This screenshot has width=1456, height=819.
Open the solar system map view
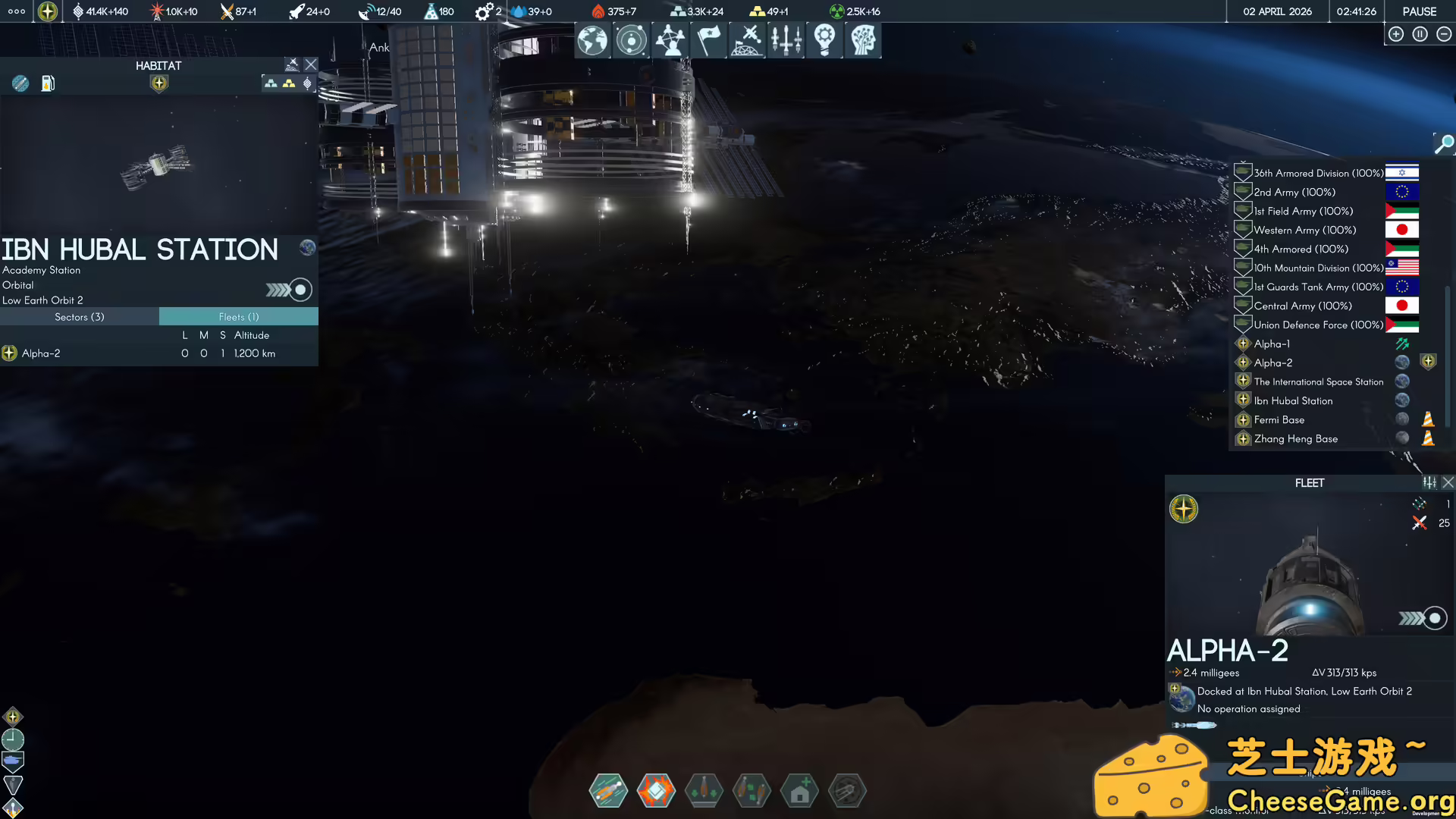pos(631,40)
